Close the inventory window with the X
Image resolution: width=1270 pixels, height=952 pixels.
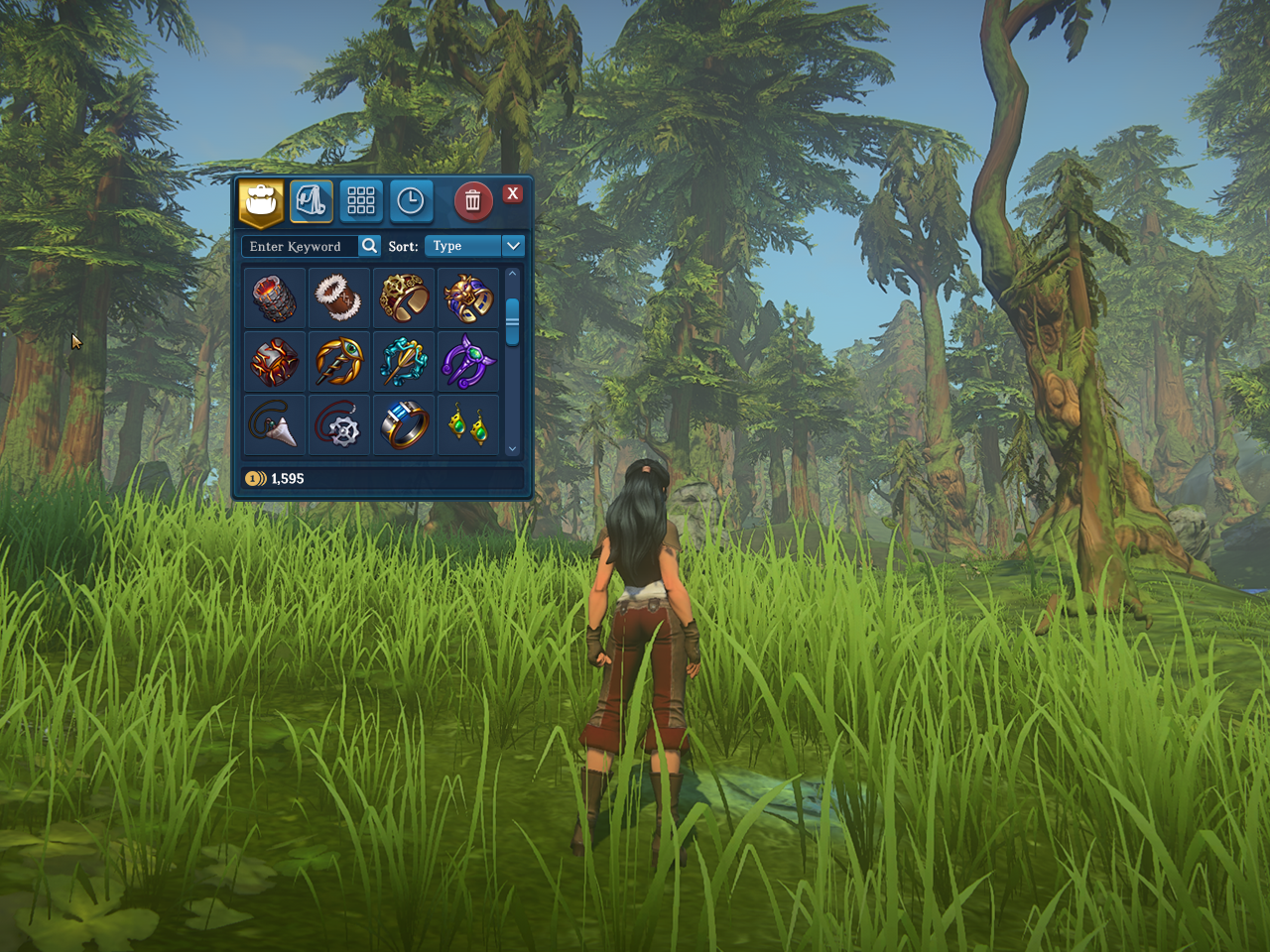pyautogui.click(x=512, y=193)
